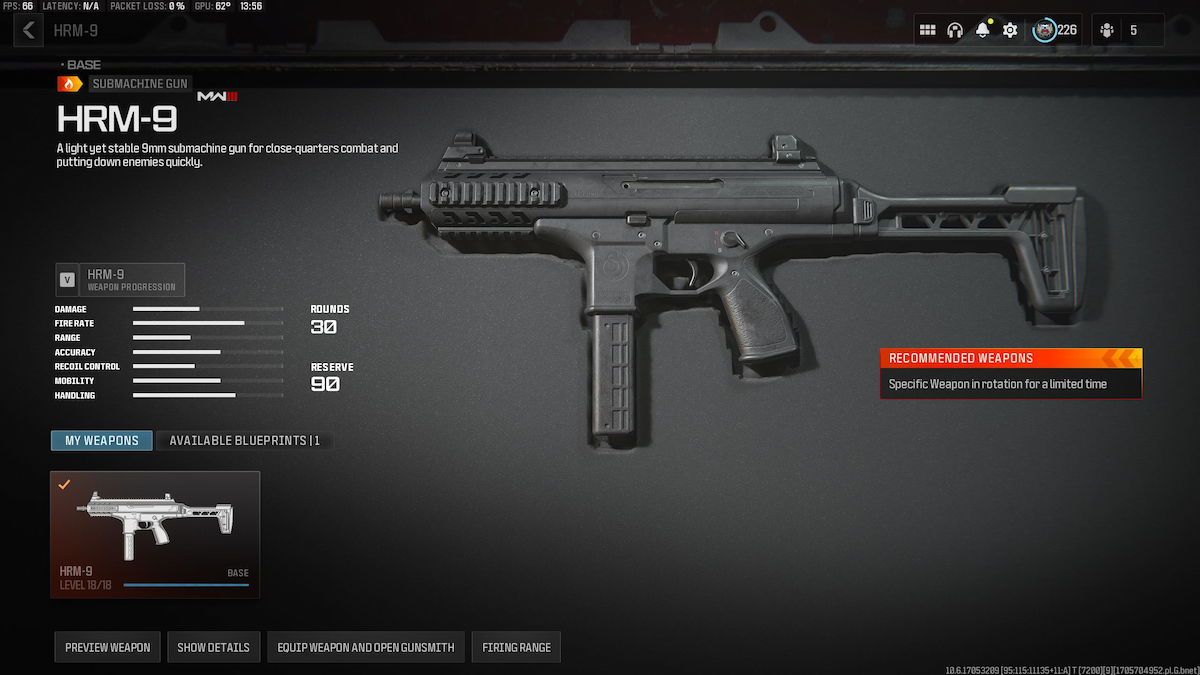This screenshot has height=675, width=1200.
Task: Go back with the top-left arrow
Action: click(28, 30)
